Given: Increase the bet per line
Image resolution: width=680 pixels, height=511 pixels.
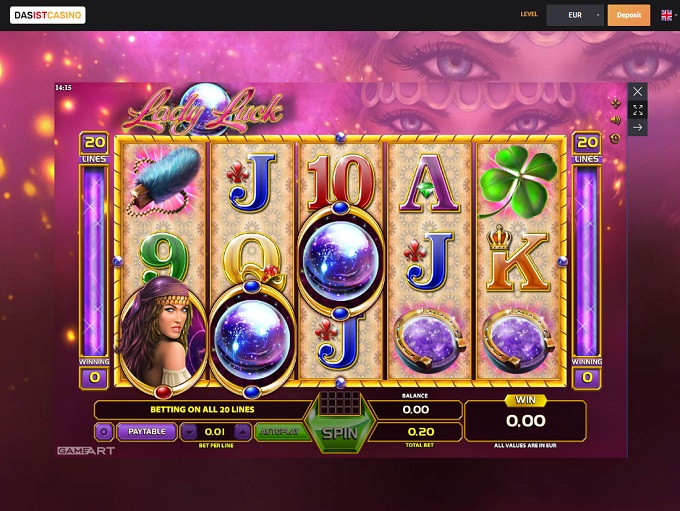Looking at the screenshot, I should (241, 432).
